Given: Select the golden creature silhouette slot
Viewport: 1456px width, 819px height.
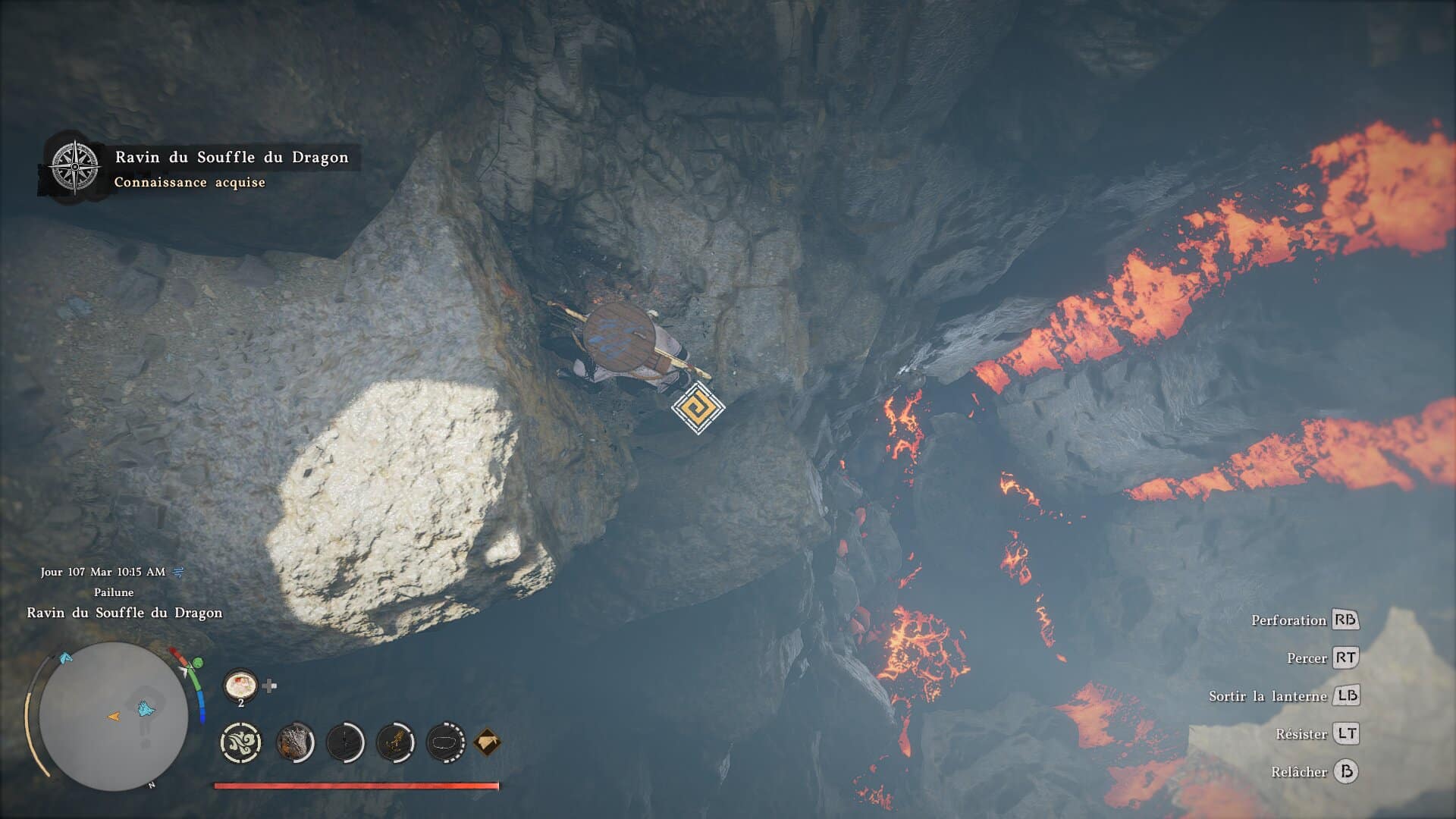Looking at the screenshot, I should [x=395, y=742].
